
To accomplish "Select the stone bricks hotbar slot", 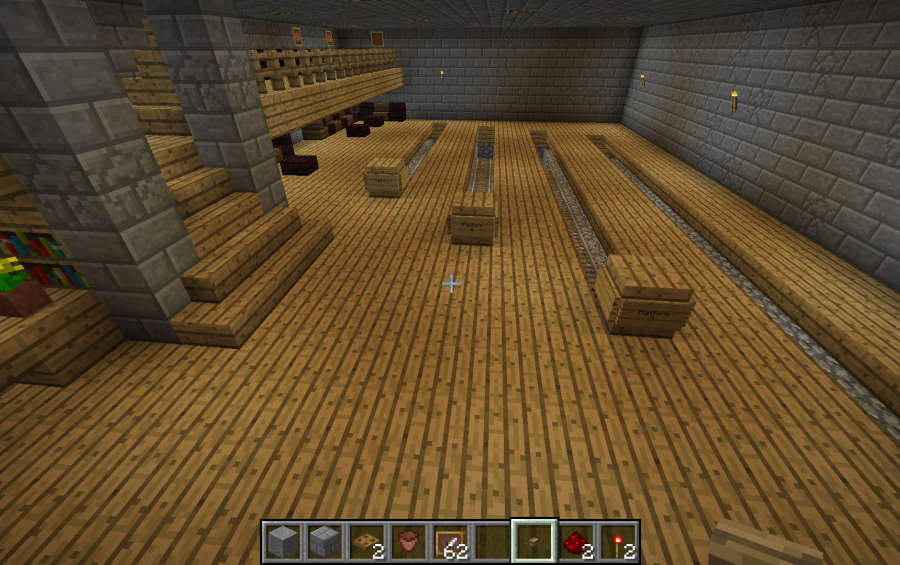I will 325,542.
